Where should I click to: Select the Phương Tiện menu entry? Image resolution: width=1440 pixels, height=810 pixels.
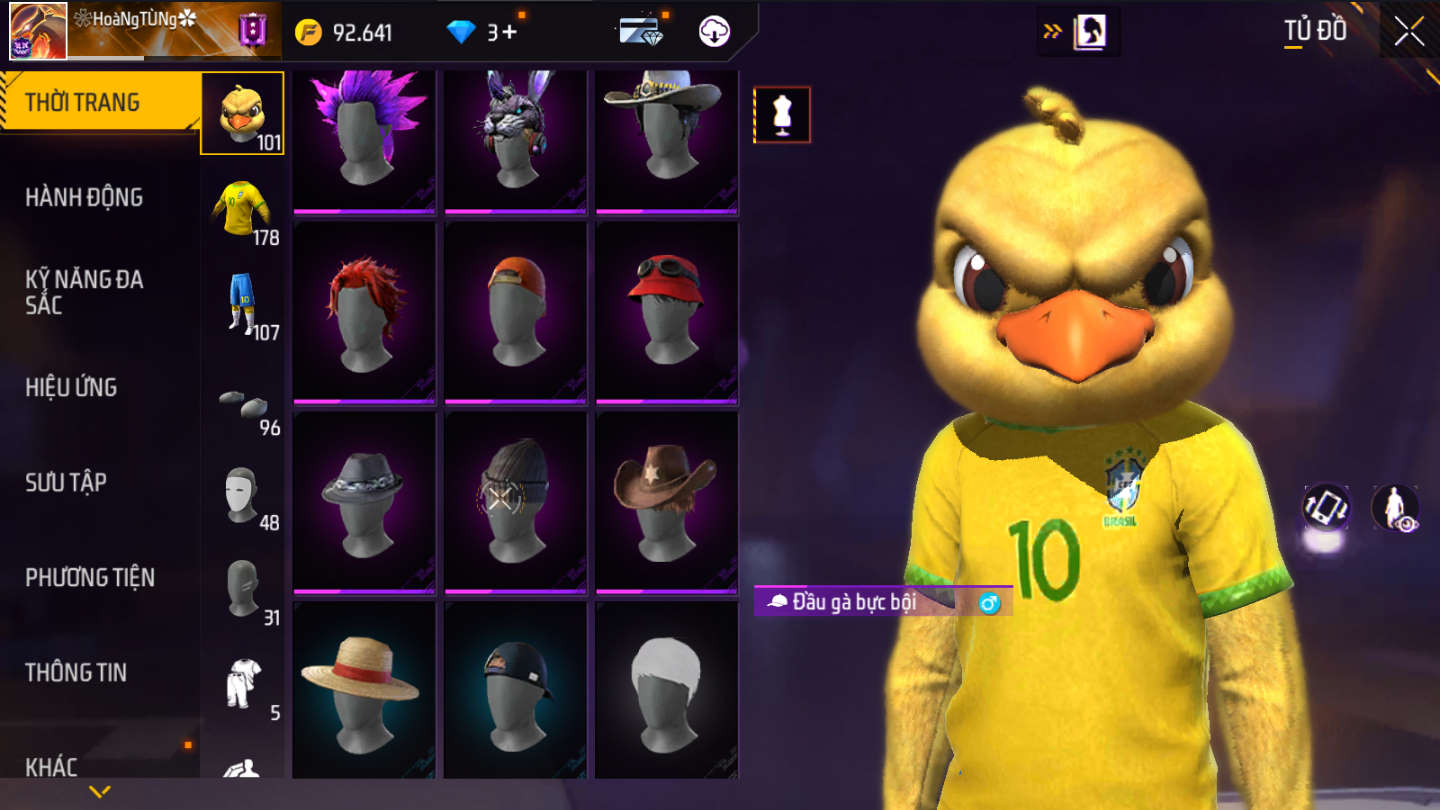pyautogui.click(x=90, y=577)
